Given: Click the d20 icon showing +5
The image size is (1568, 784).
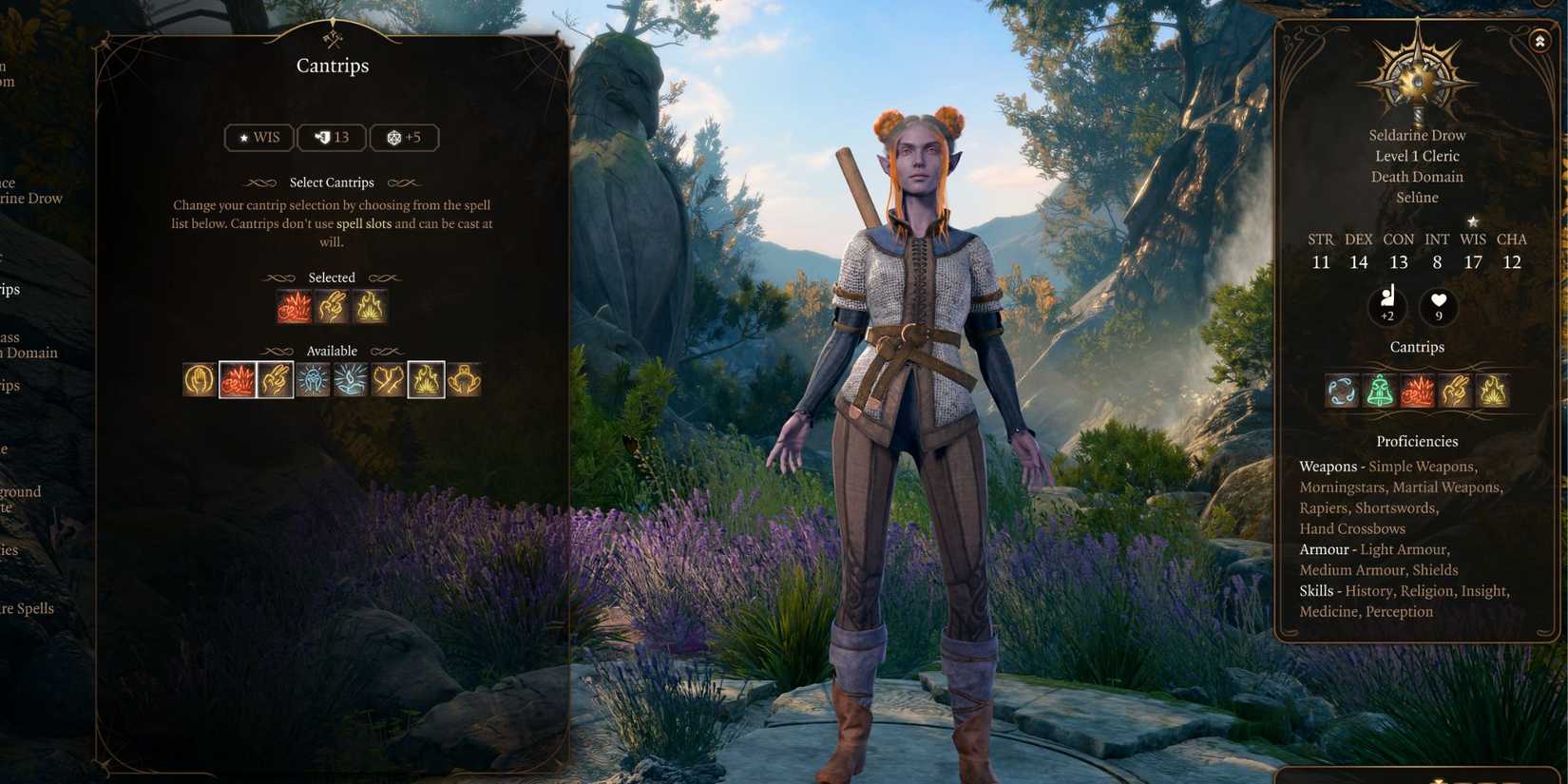Looking at the screenshot, I should [x=404, y=137].
